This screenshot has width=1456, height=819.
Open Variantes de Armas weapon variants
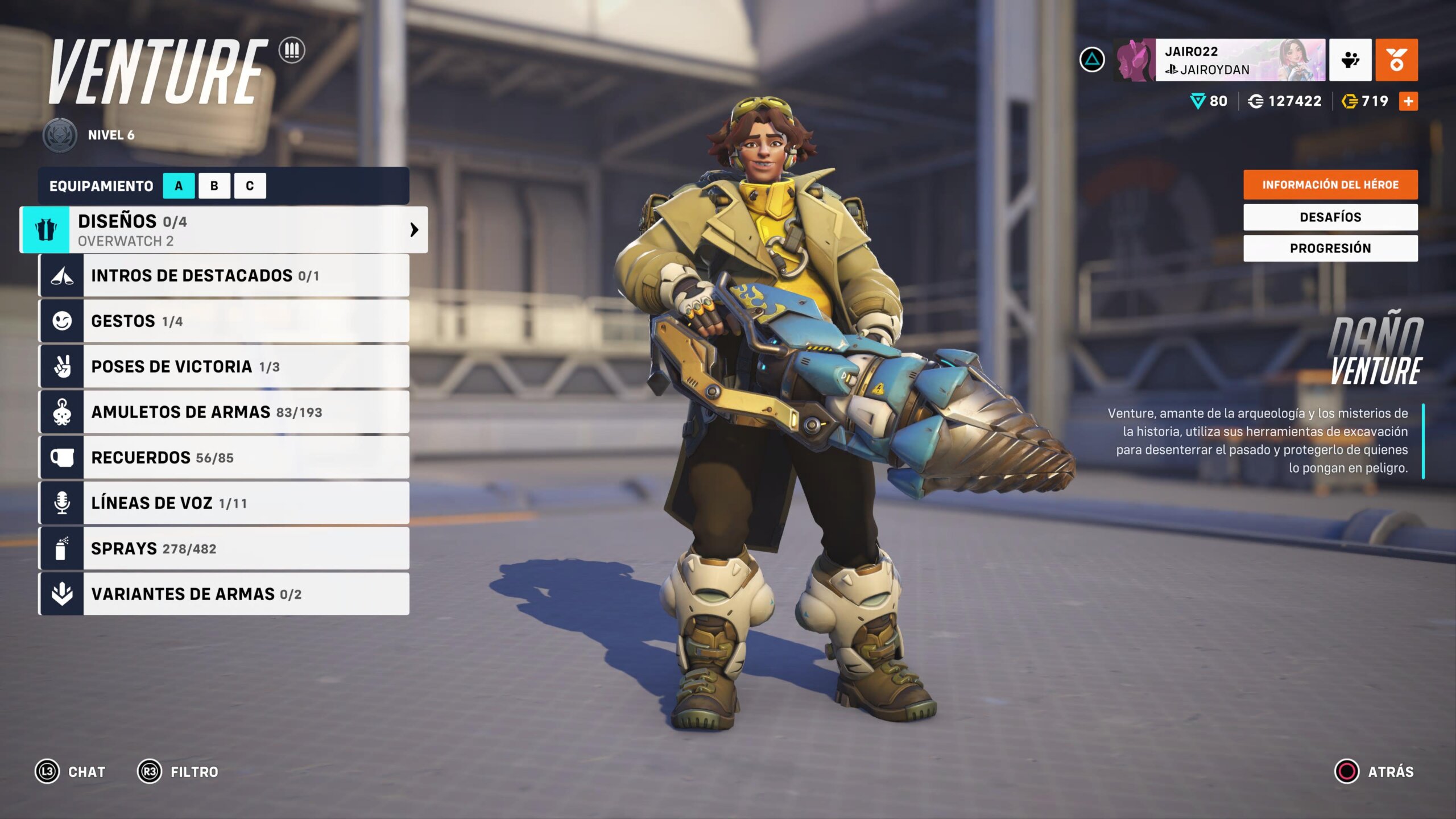pyautogui.click(x=224, y=594)
